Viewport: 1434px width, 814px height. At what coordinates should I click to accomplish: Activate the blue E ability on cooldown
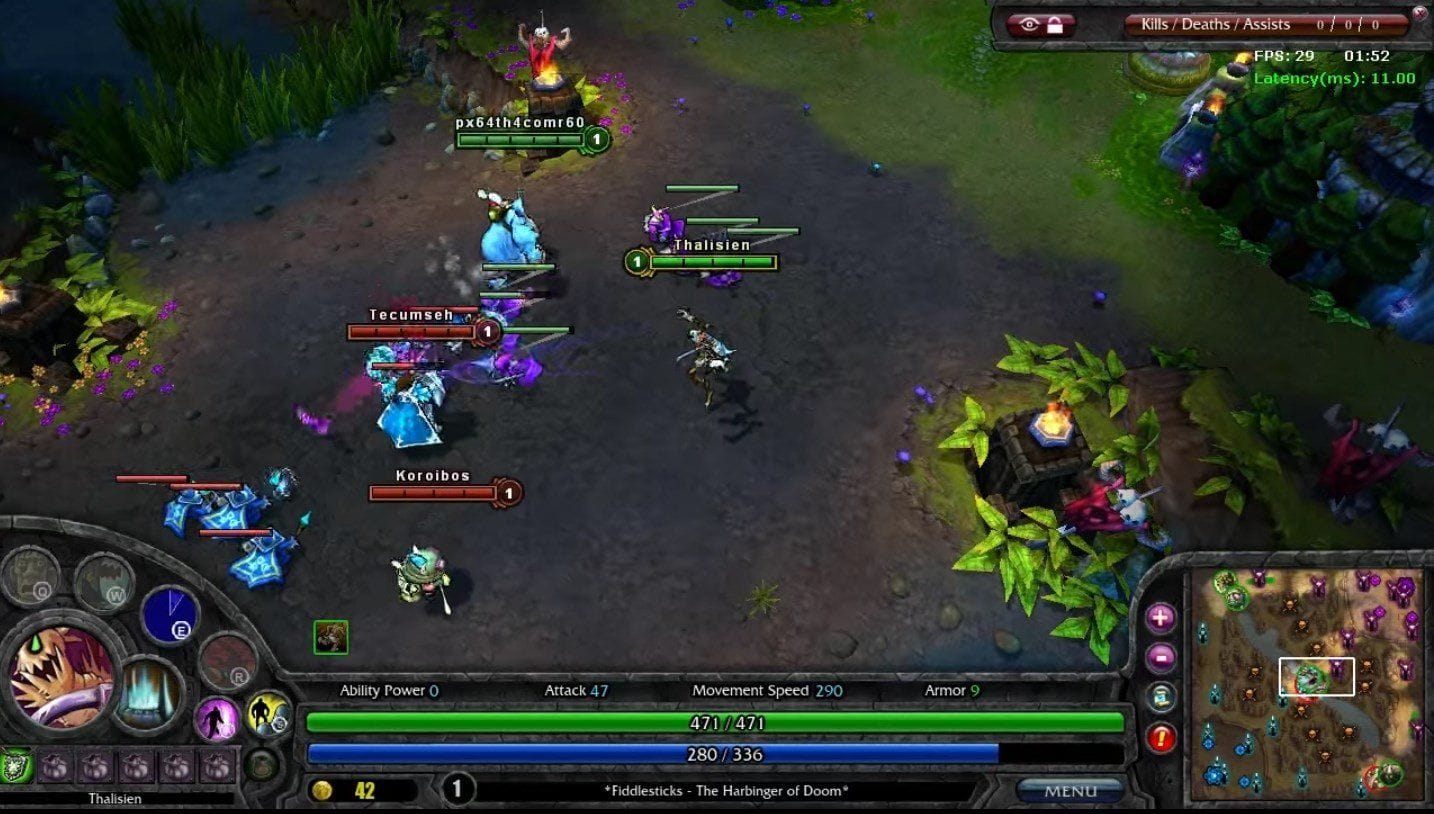[x=170, y=614]
